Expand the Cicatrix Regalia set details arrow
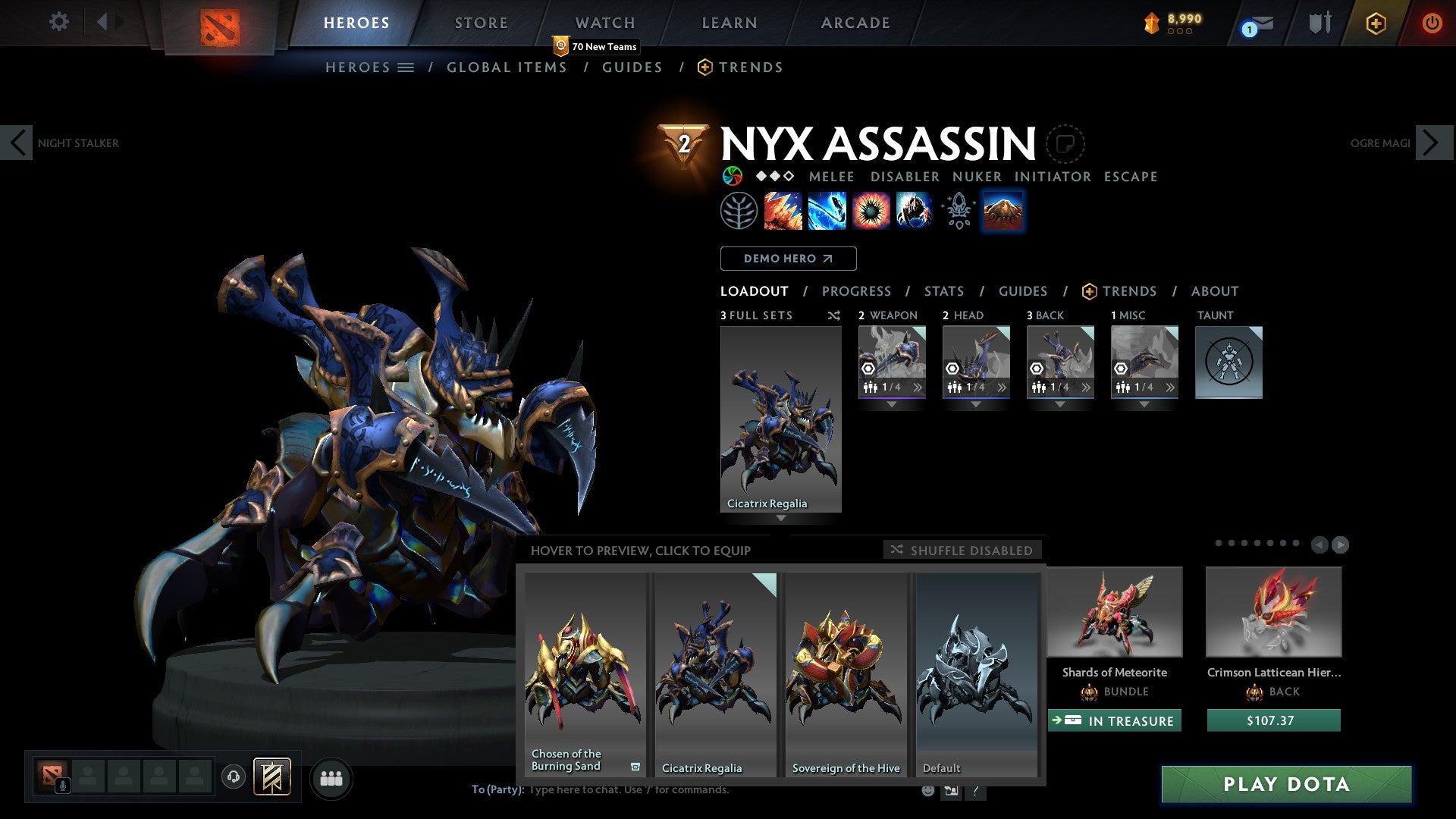 point(781,519)
